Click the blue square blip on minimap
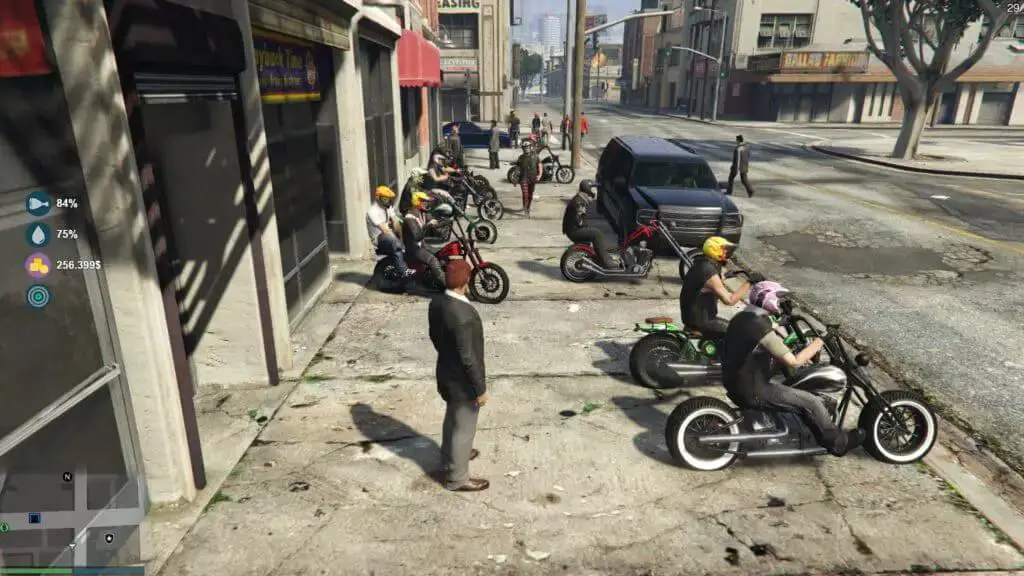The height and width of the screenshot is (576, 1024). (x=35, y=518)
